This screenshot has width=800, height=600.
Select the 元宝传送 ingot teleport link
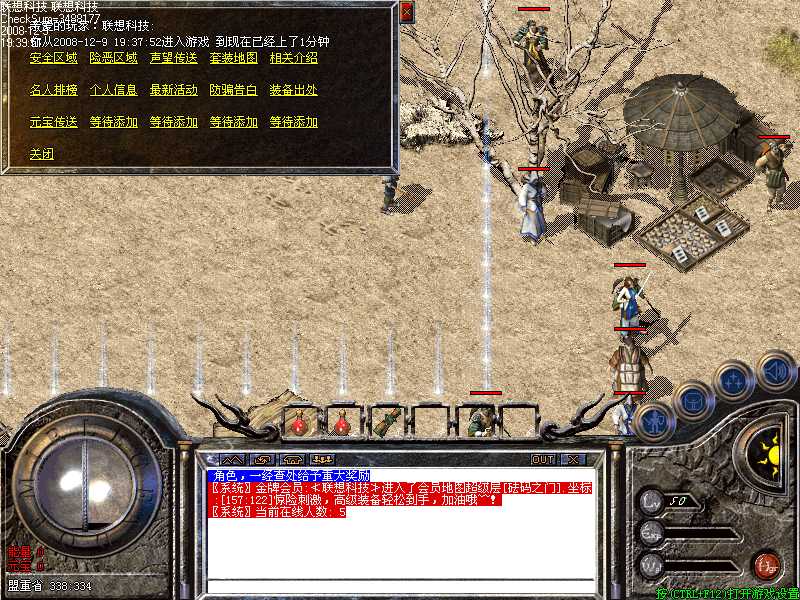pyautogui.click(x=53, y=122)
